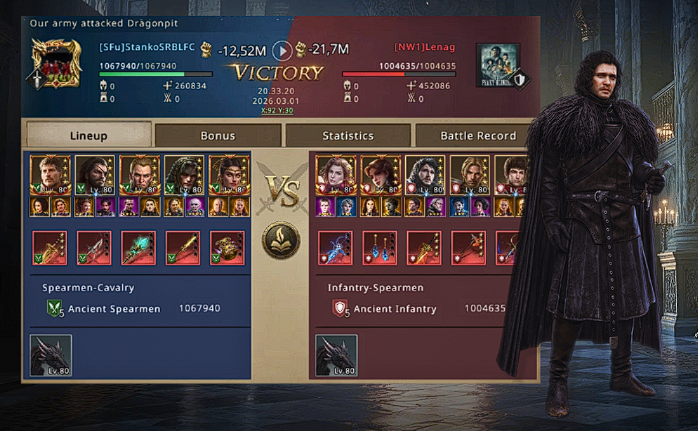This screenshot has width=698, height=431.
Task: Open the Bonus tab
Action: [x=218, y=135]
